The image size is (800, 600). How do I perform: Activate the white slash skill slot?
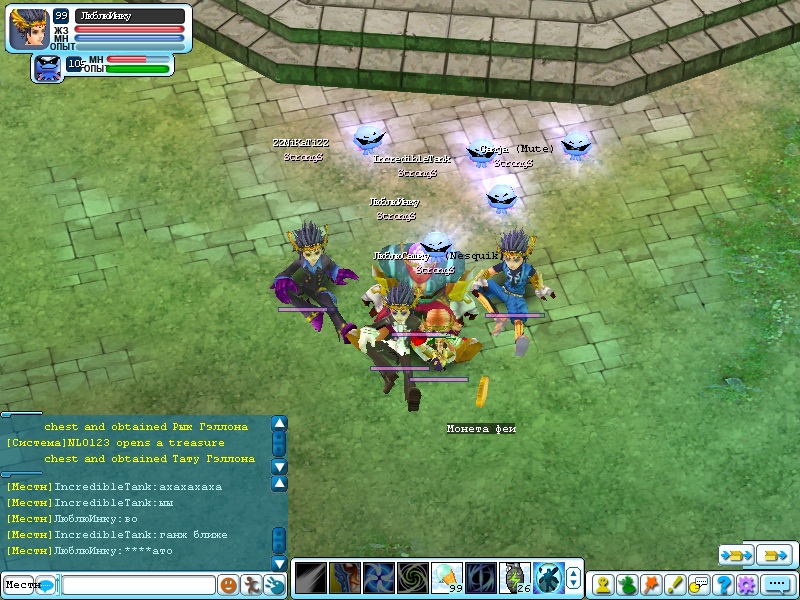pos(311,578)
